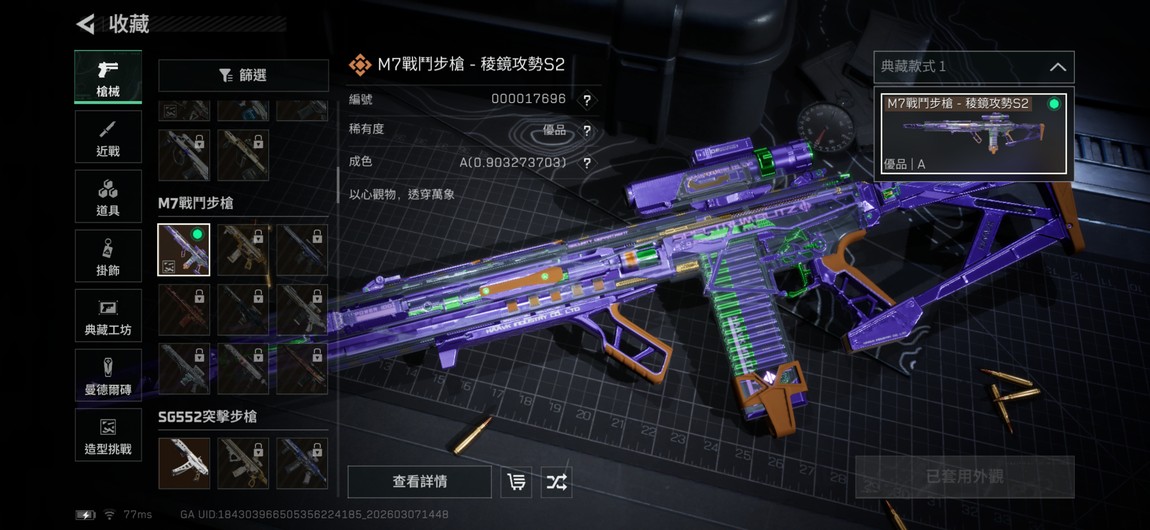This screenshot has height=530, width=1150.
Task: Open the 近戰 melee category
Action: (x=108, y=137)
